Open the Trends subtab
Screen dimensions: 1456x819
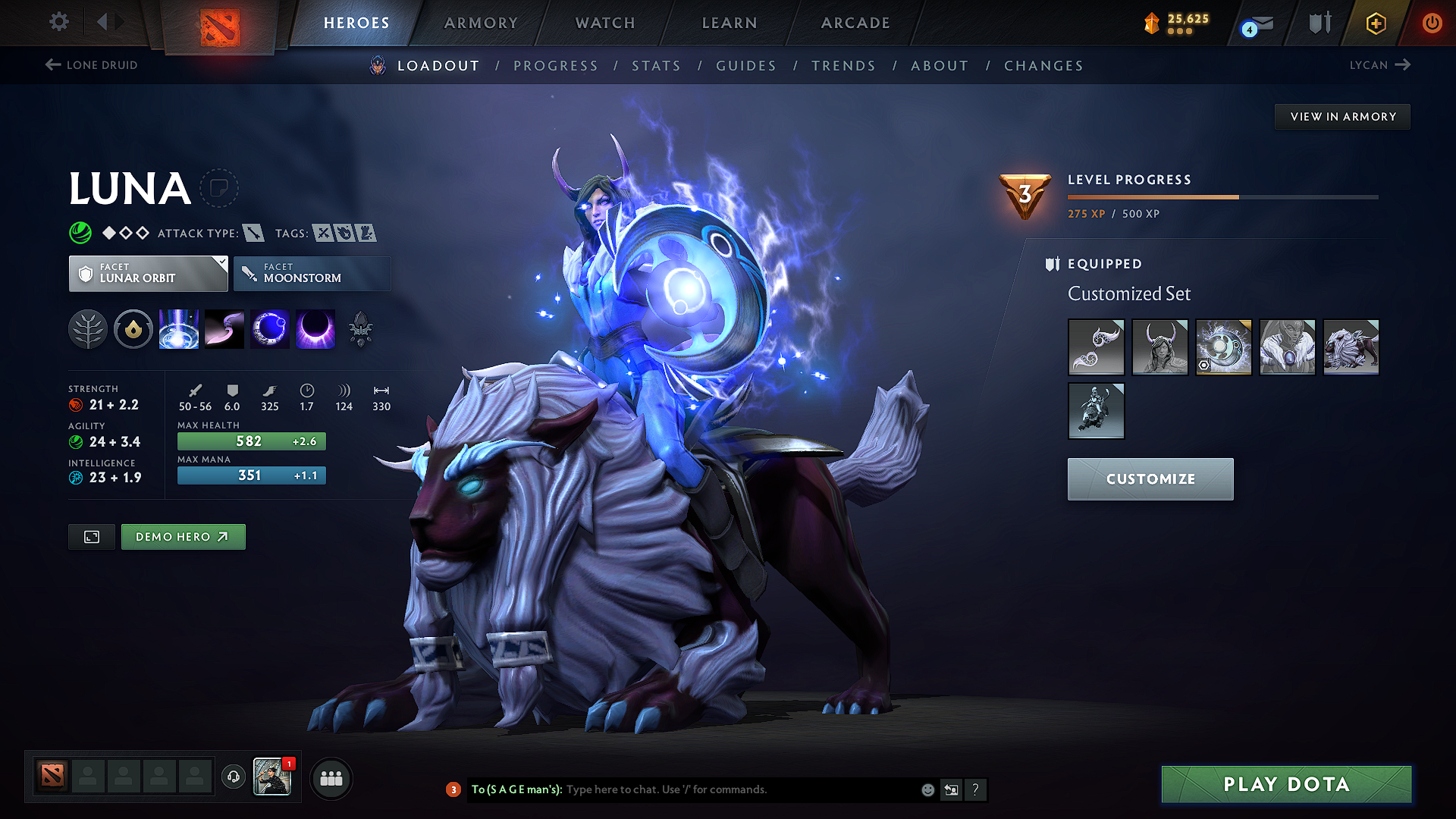(843, 66)
